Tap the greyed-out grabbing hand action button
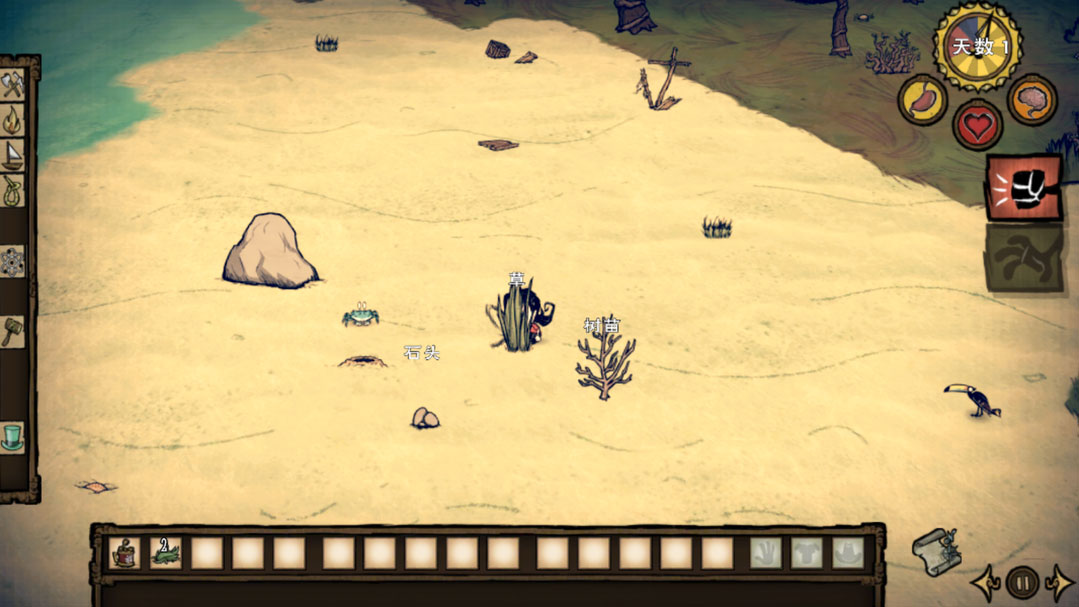 (x=1024, y=257)
